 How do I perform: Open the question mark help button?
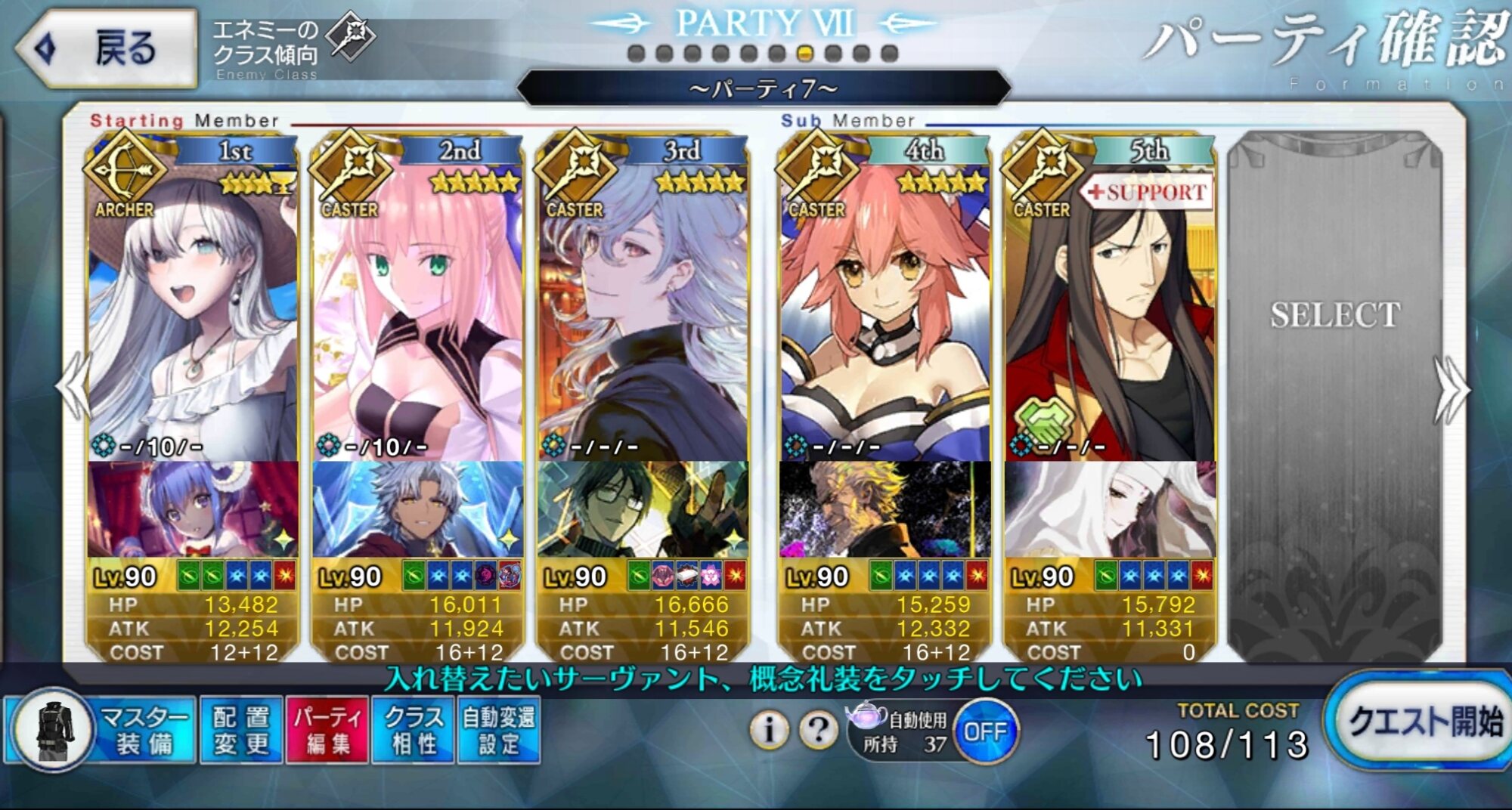[818, 730]
